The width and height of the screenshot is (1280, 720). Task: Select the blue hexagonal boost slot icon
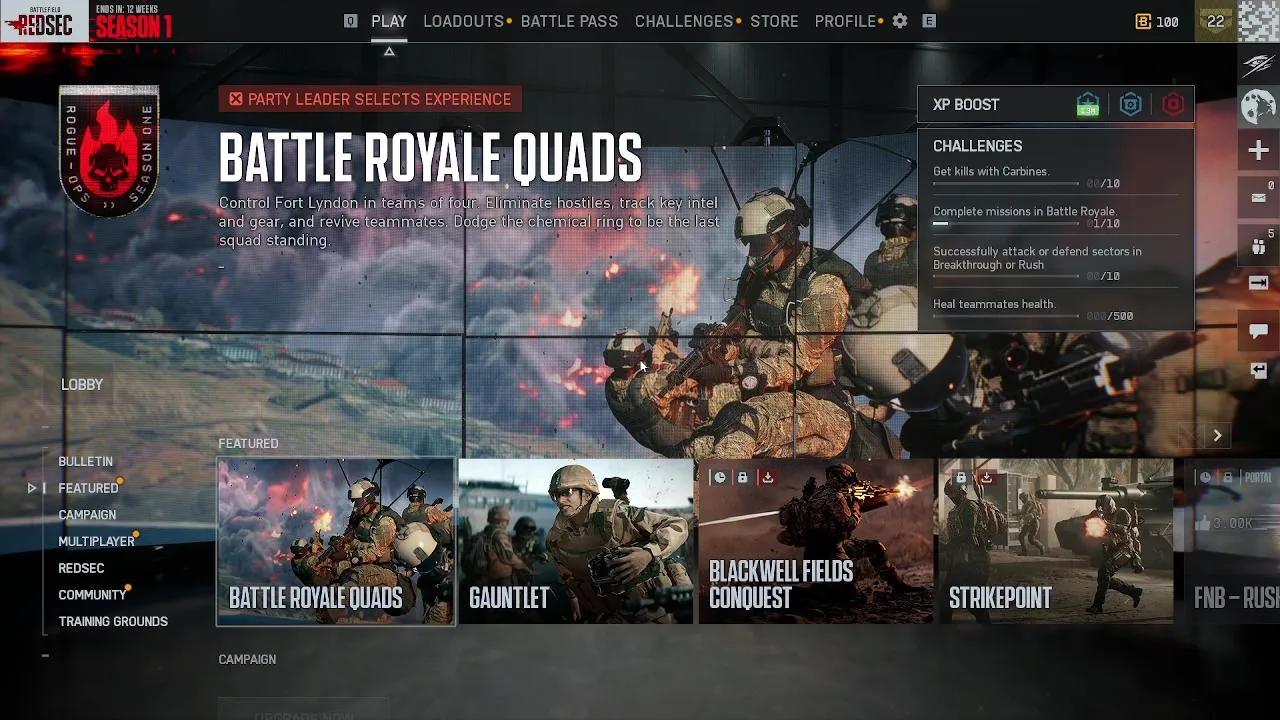pos(1130,104)
